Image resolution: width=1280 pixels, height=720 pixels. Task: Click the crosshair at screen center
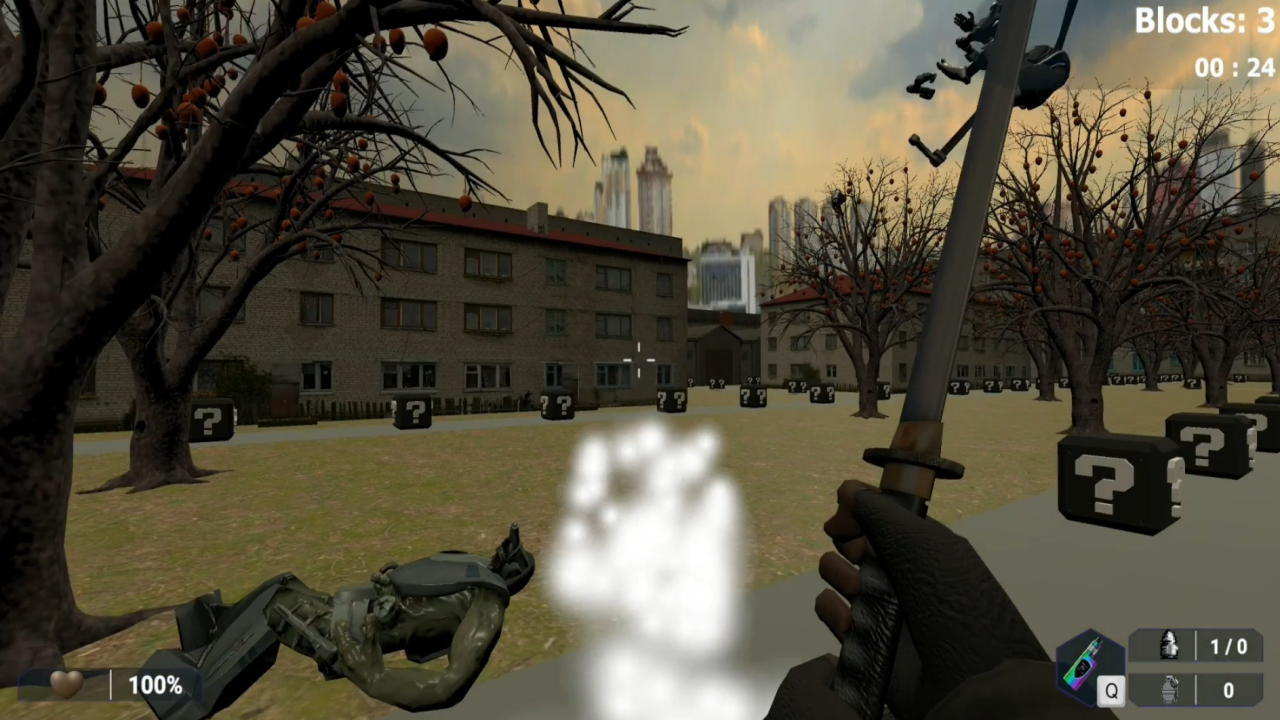(x=639, y=360)
